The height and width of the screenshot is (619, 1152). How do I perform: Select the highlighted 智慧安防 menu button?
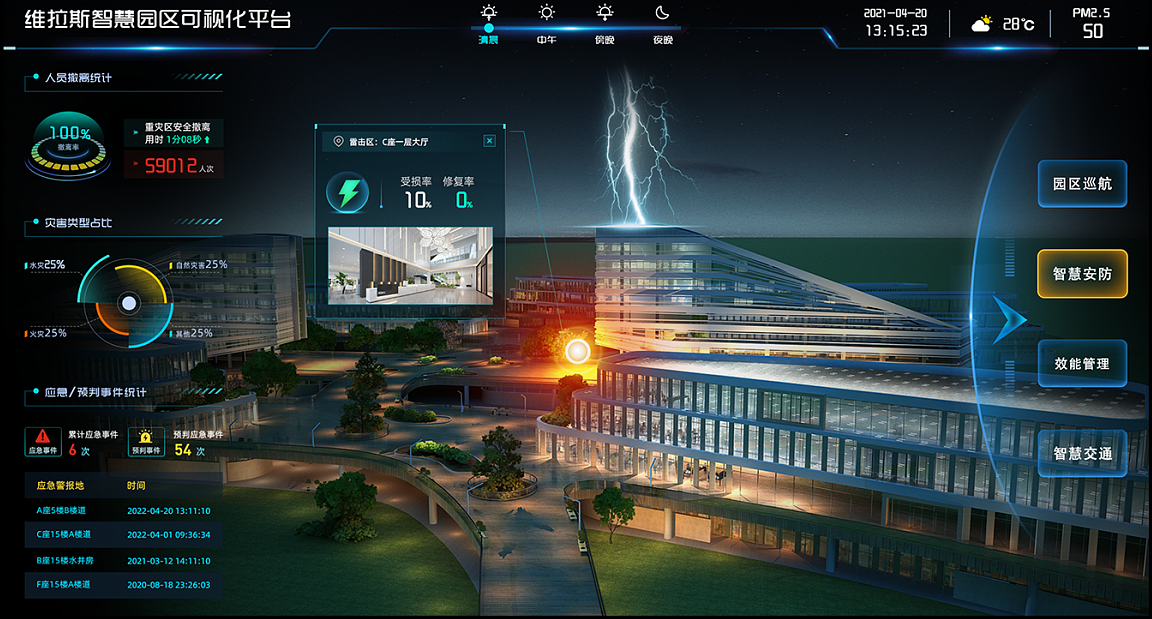pyautogui.click(x=1082, y=274)
